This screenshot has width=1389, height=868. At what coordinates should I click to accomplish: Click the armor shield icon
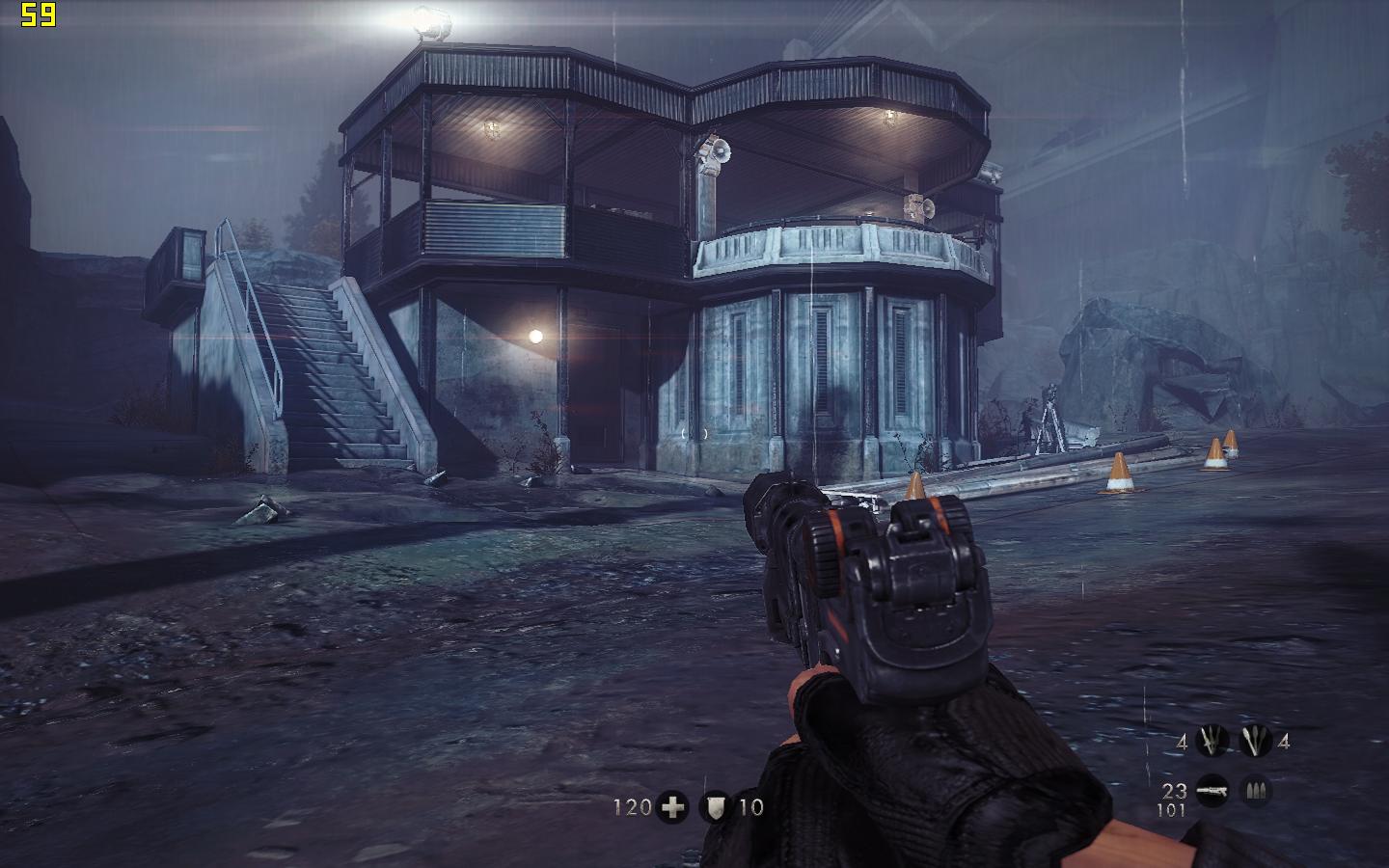pos(715,807)
